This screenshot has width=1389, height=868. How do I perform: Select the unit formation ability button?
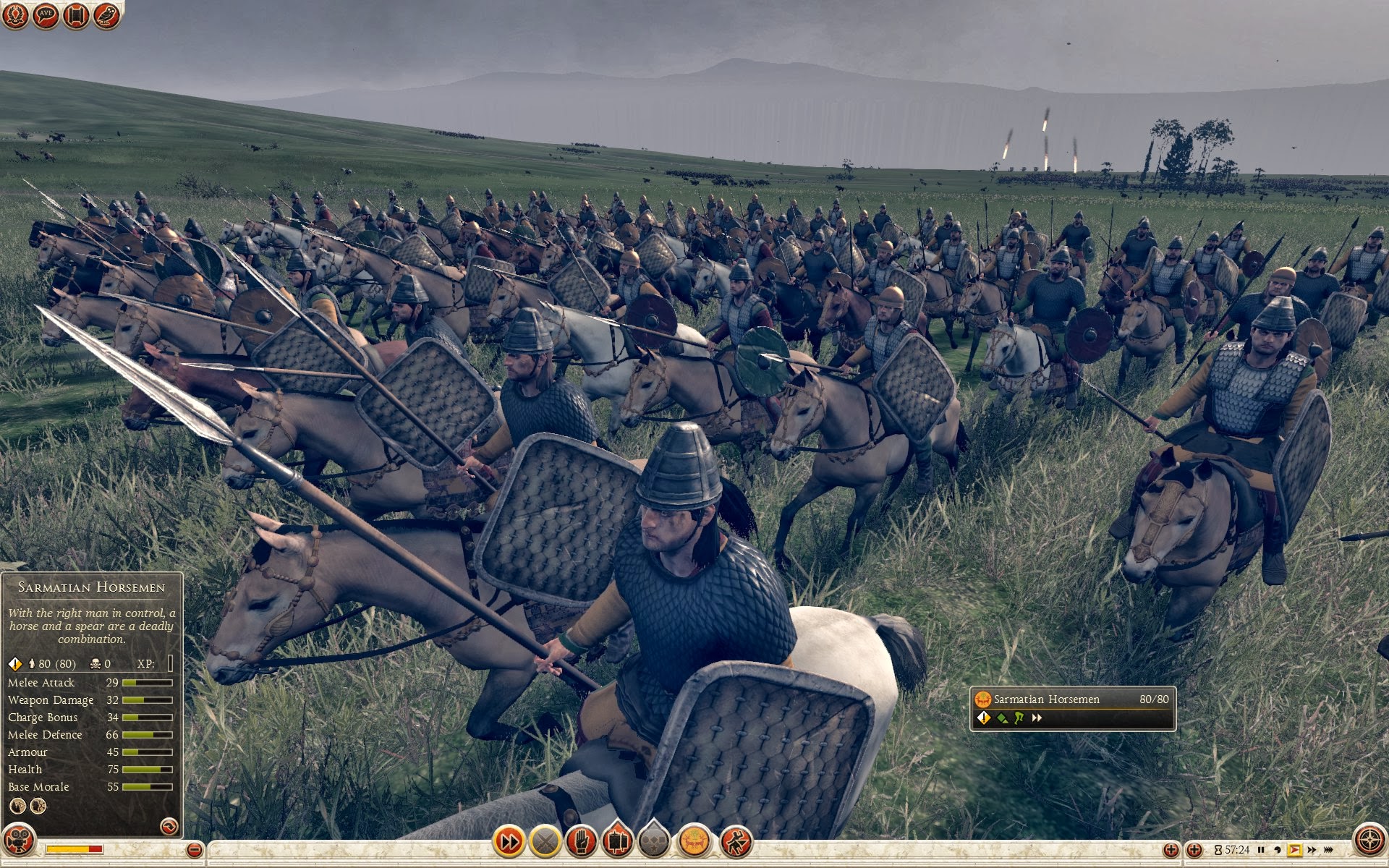[x=617, y=841]
